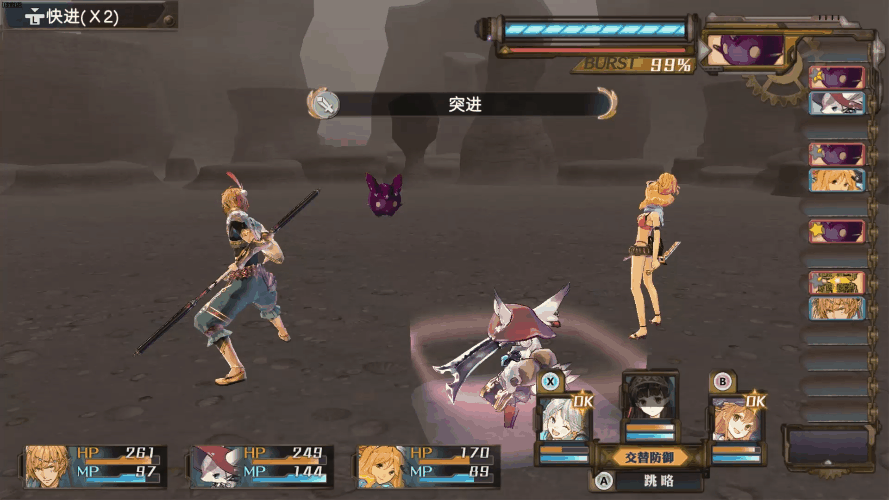
Task: Toggle the 快进 (X2) fast-forward button
Action: coord(88,16)
